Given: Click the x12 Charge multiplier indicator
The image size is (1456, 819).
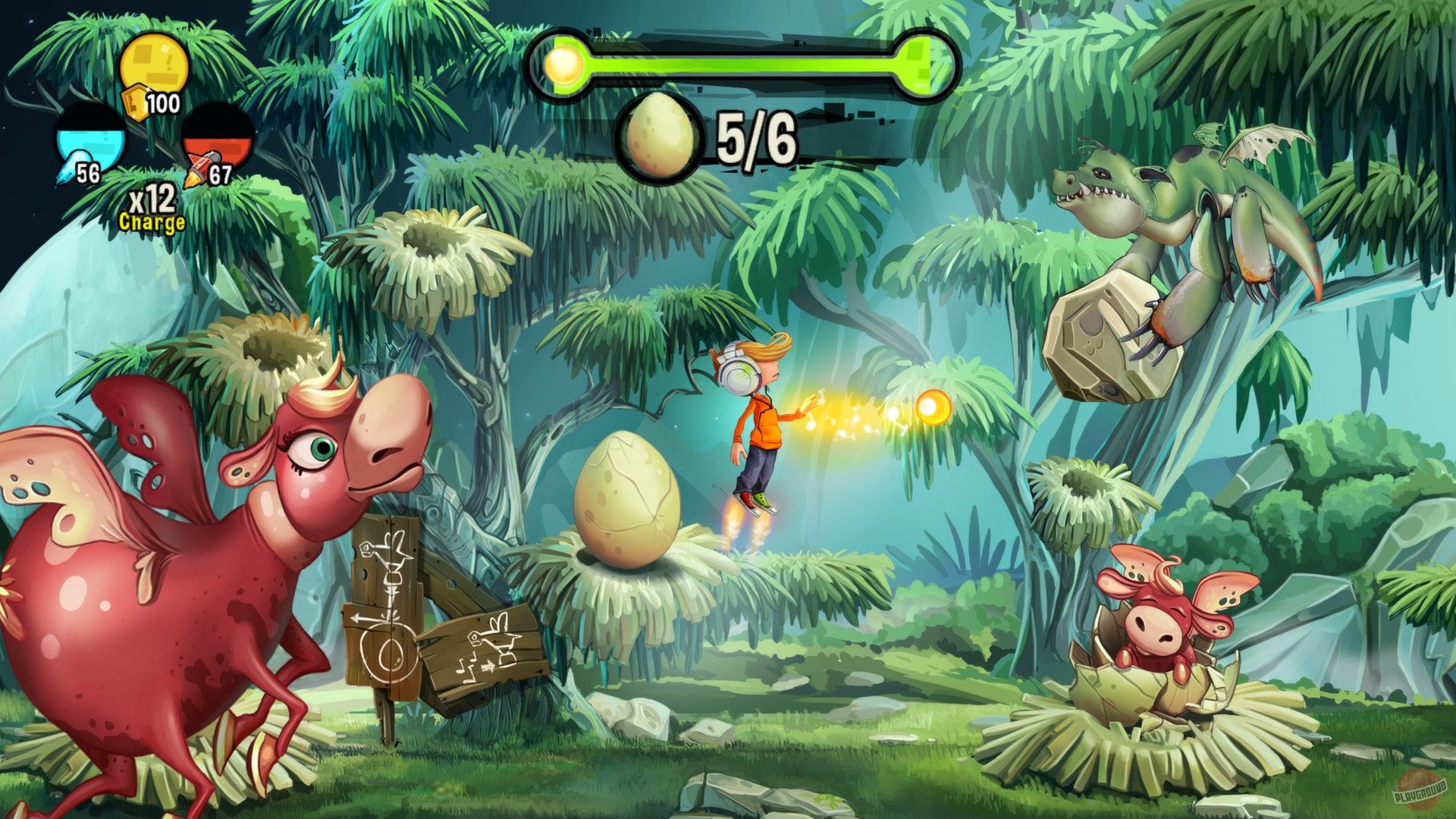Looking at the screenshot, I should coord(150,202).
